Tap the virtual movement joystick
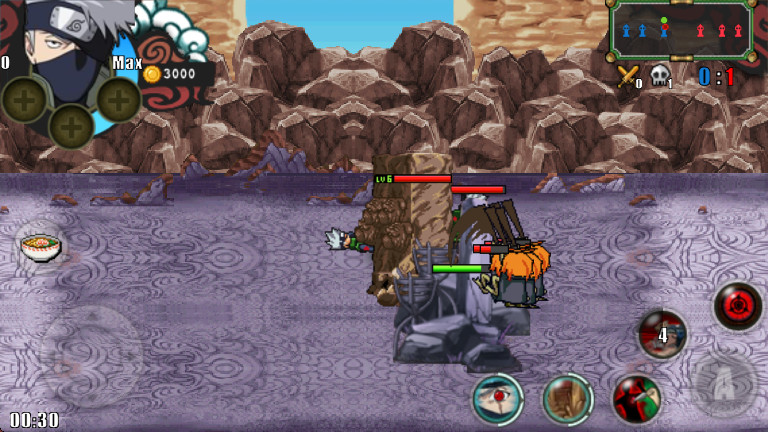 tap(92, 356)
